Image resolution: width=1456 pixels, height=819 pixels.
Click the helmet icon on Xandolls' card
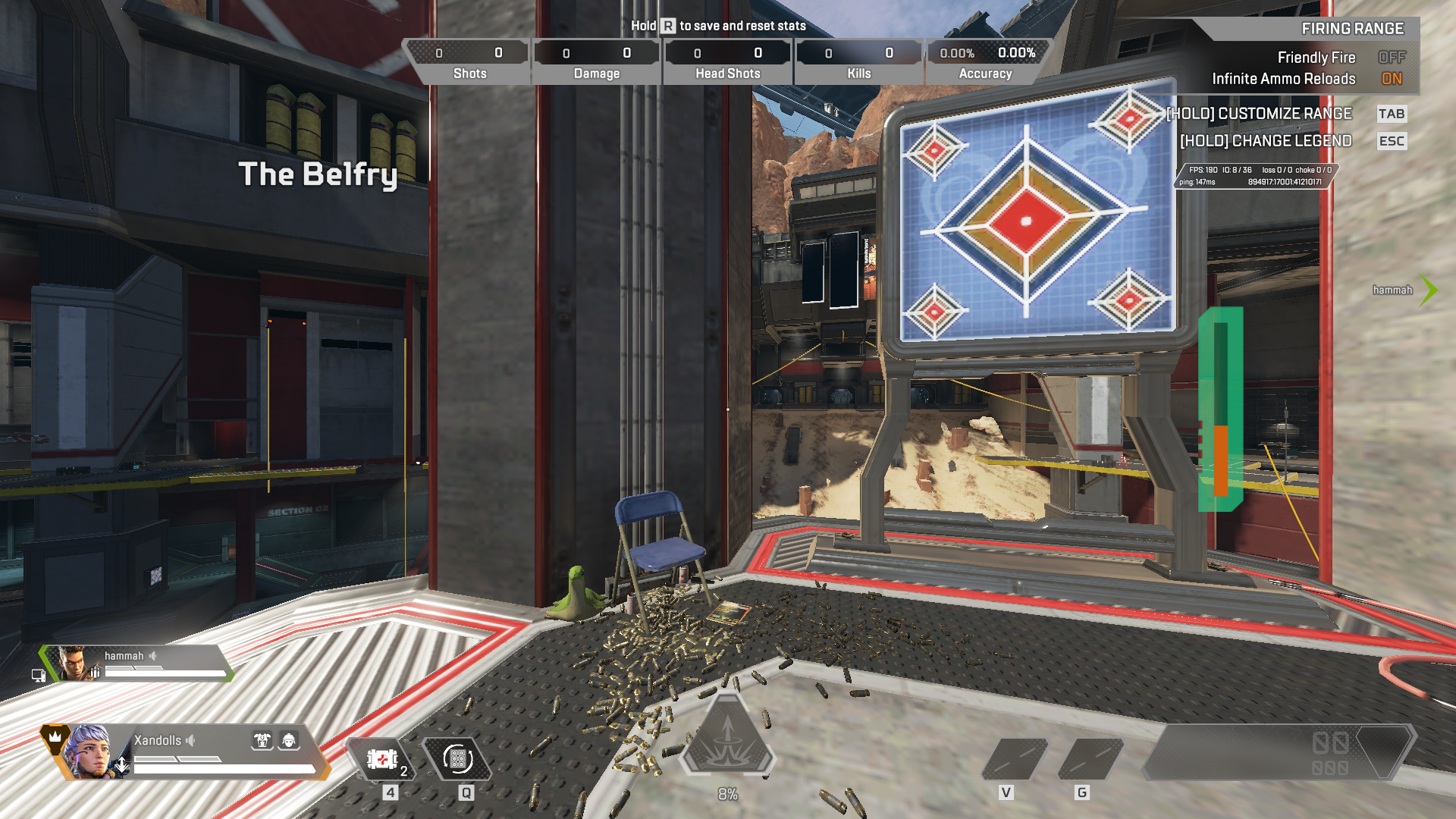coord(289,740)
